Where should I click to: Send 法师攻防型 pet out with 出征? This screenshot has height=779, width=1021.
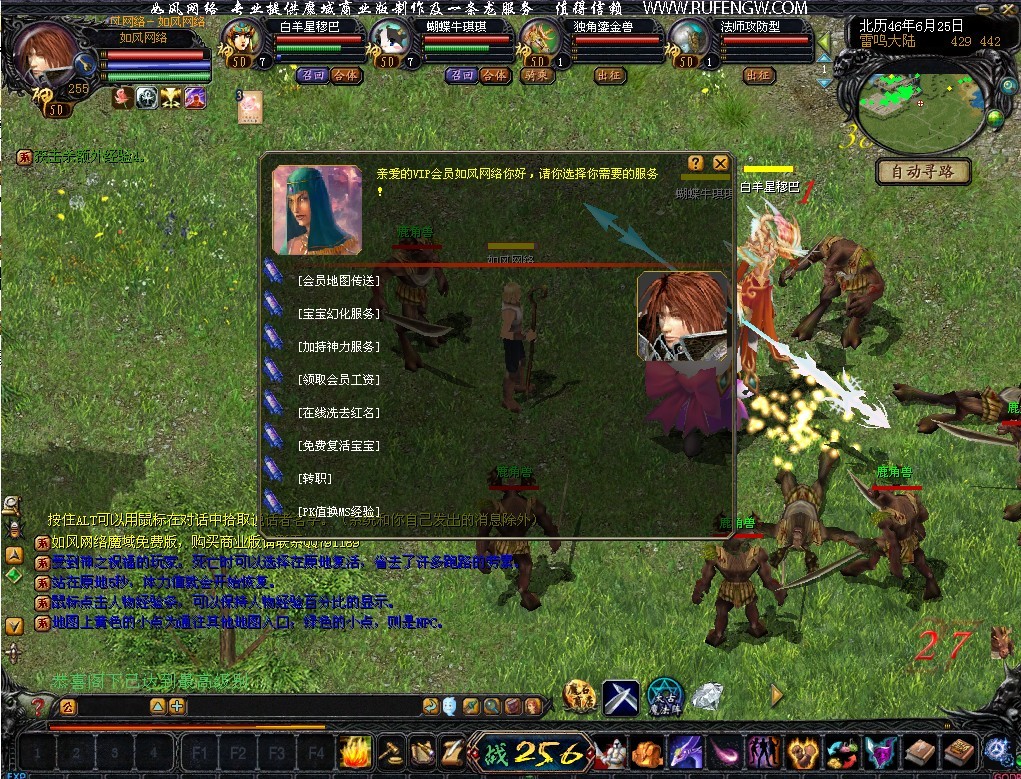pos(759,76)
